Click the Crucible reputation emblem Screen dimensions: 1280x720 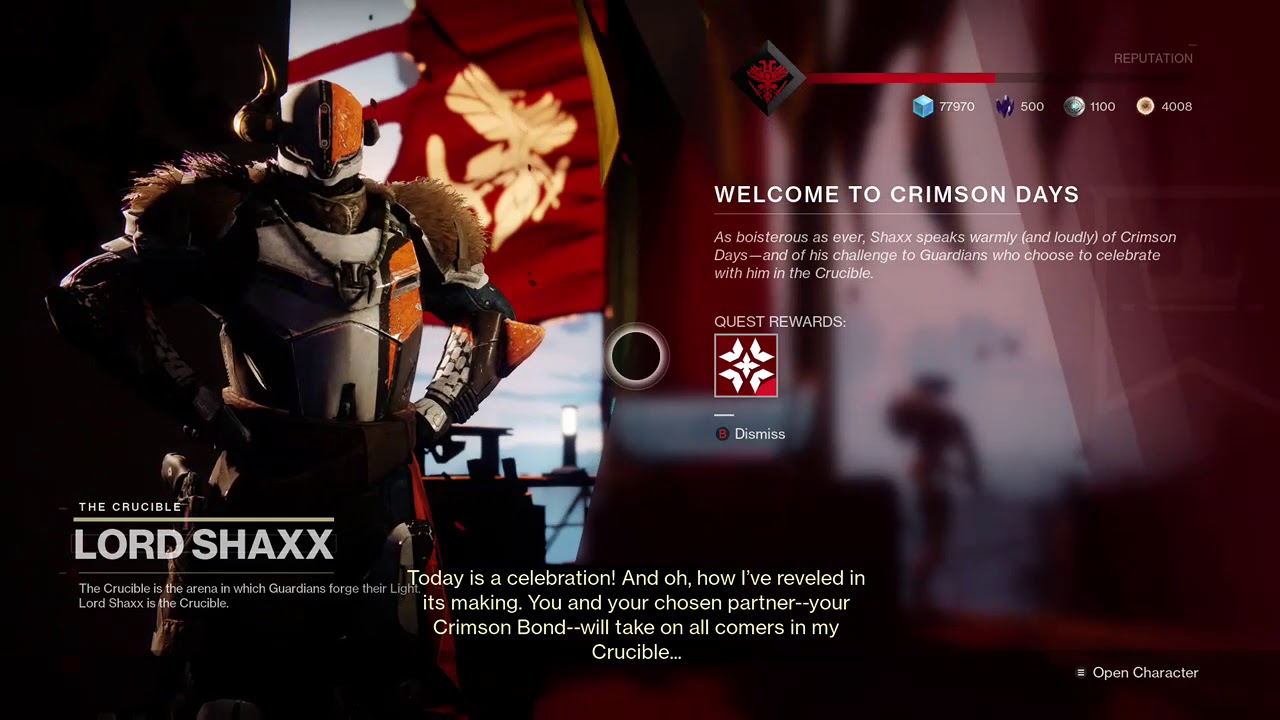point(767,77)
